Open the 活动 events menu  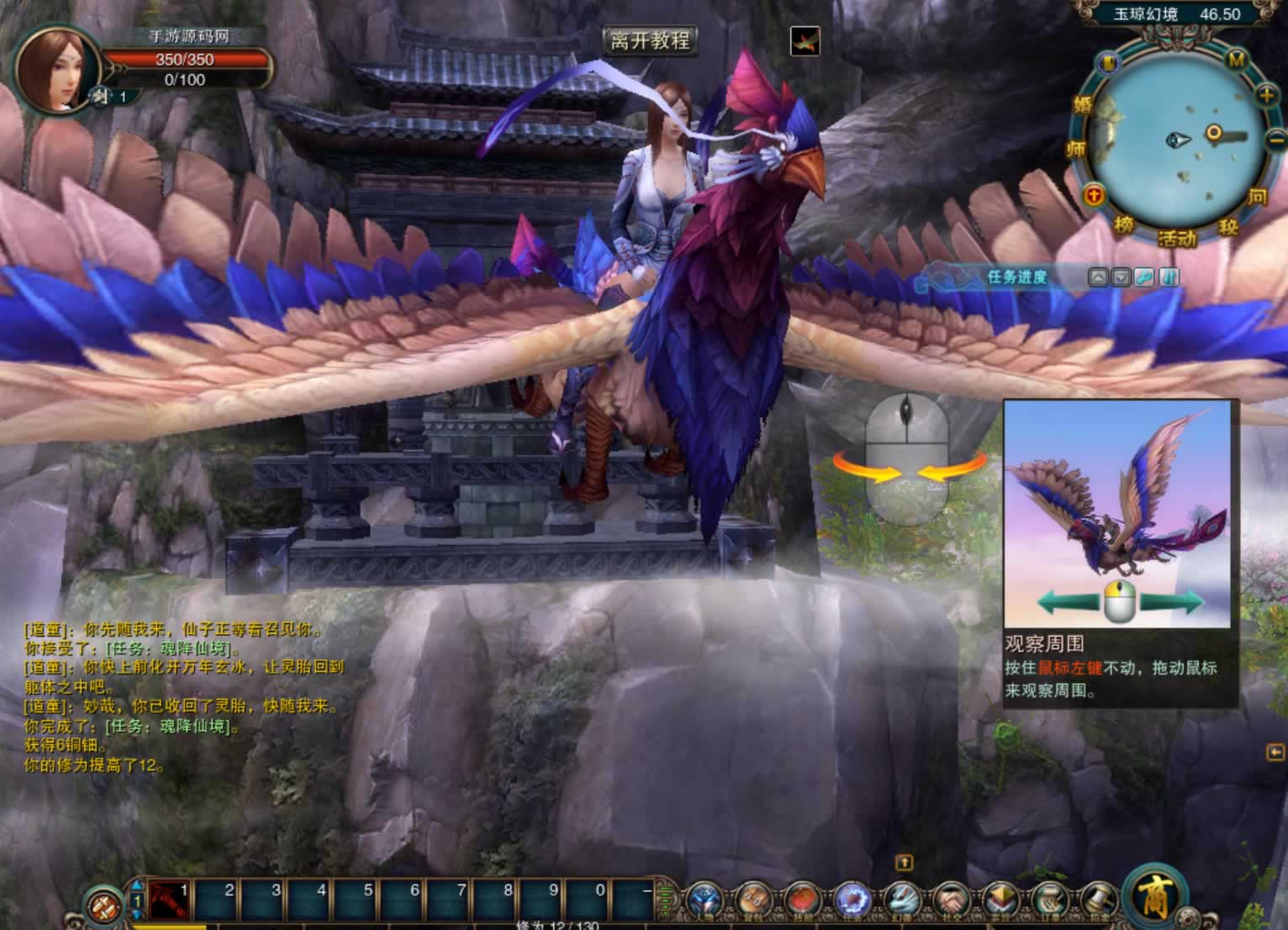click(1176, 239)
